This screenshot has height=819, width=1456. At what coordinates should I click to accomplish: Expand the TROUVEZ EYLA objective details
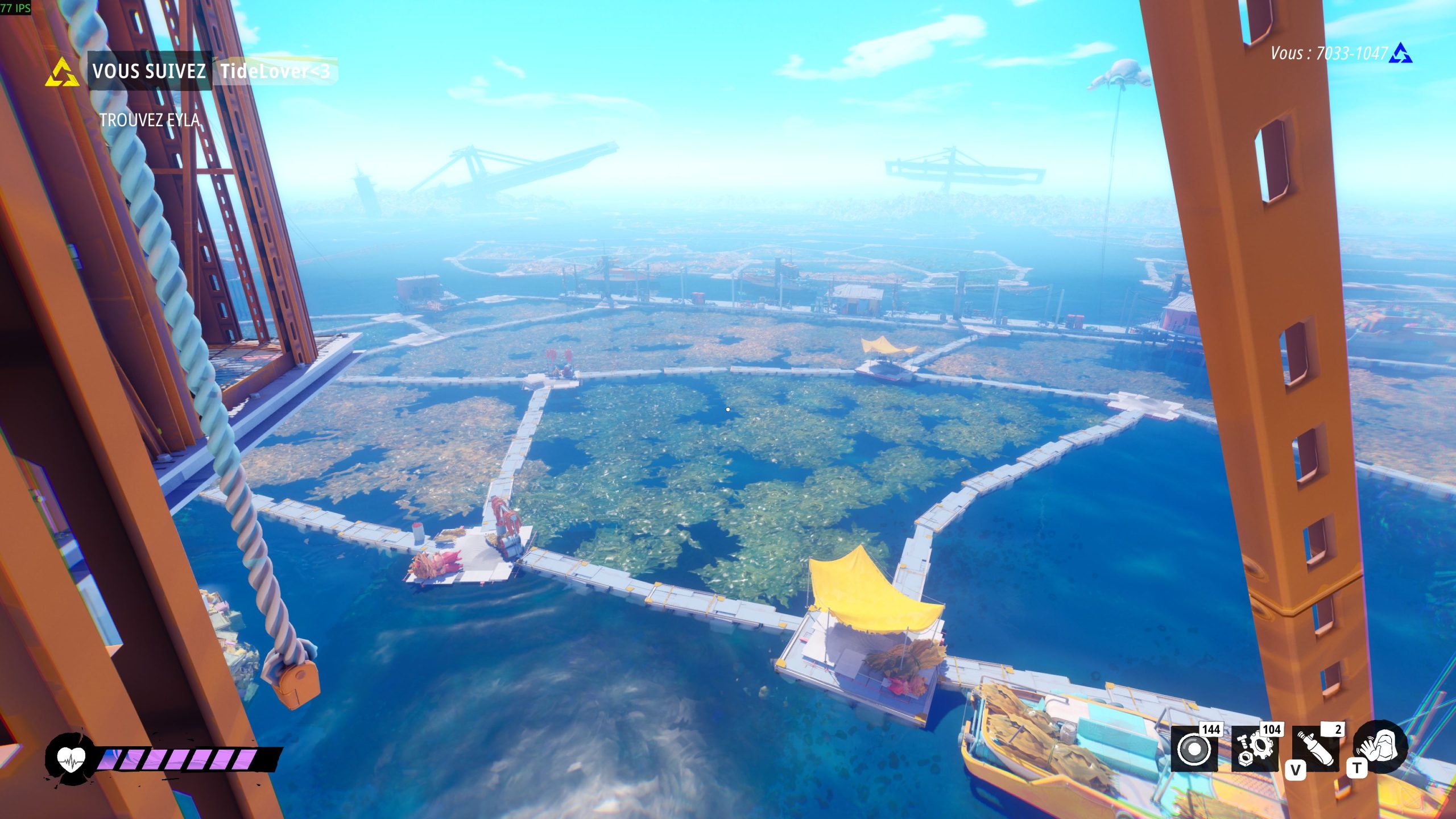150,120
